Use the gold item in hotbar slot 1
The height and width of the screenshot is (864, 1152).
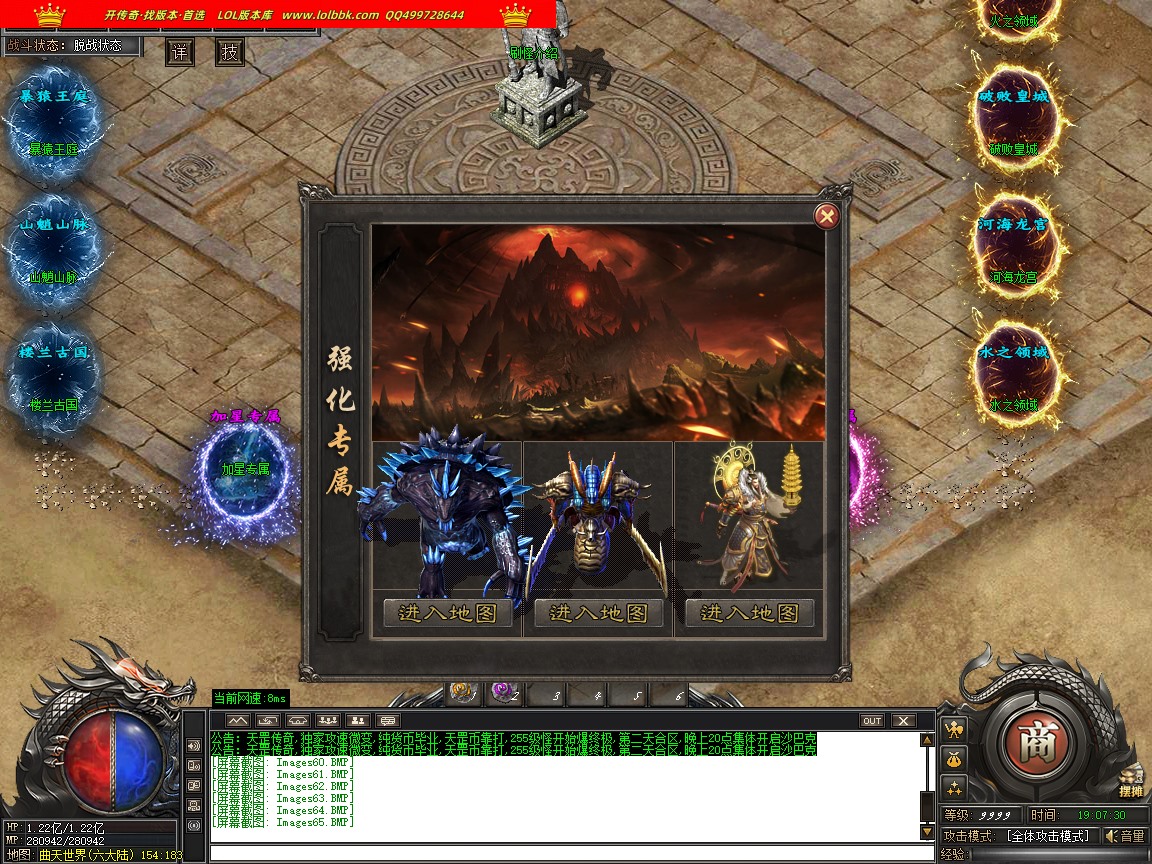(x=462, y=692)
